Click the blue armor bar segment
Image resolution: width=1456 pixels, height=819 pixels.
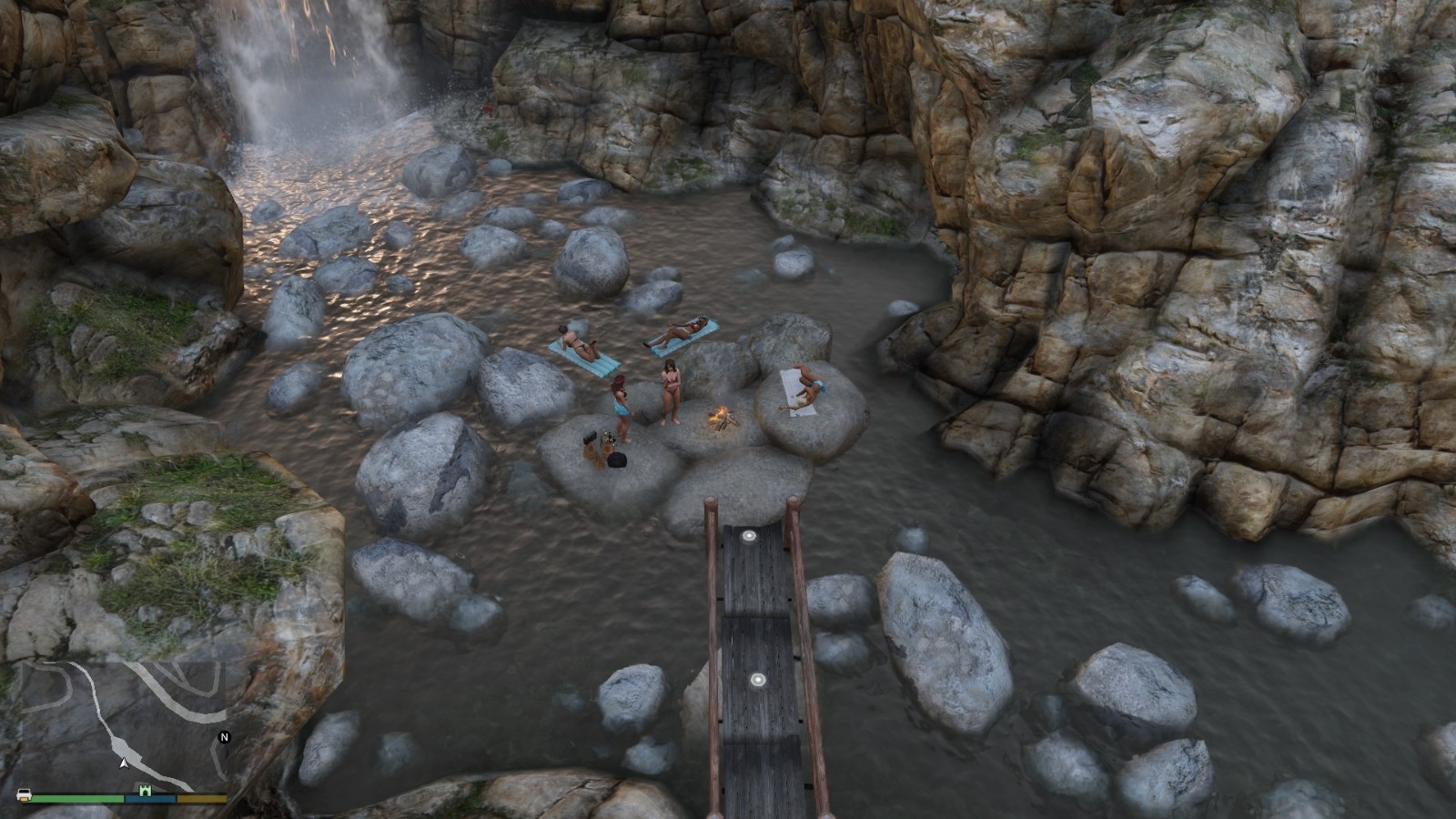click(x=150, y=799)
